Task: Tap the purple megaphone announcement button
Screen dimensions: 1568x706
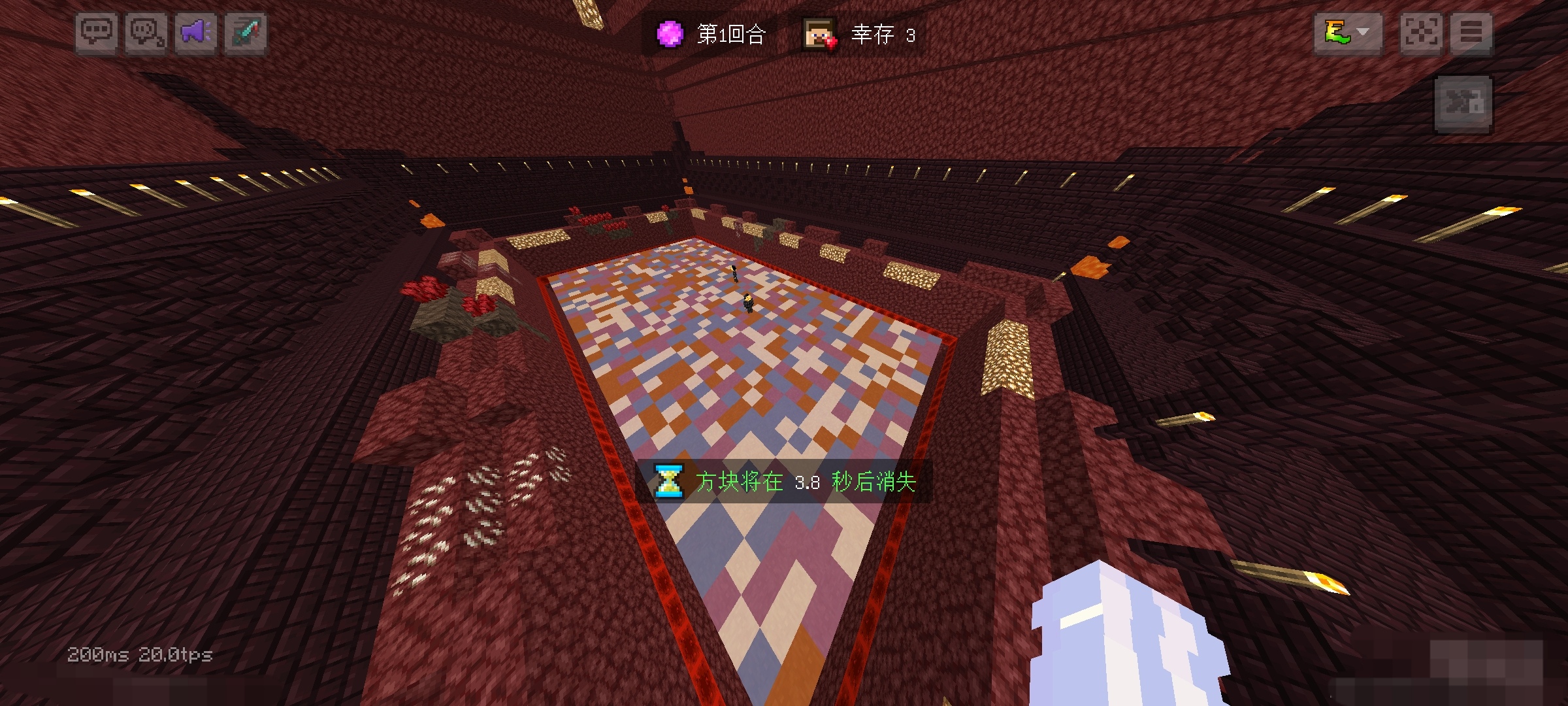Action: [x=196, y=33]
